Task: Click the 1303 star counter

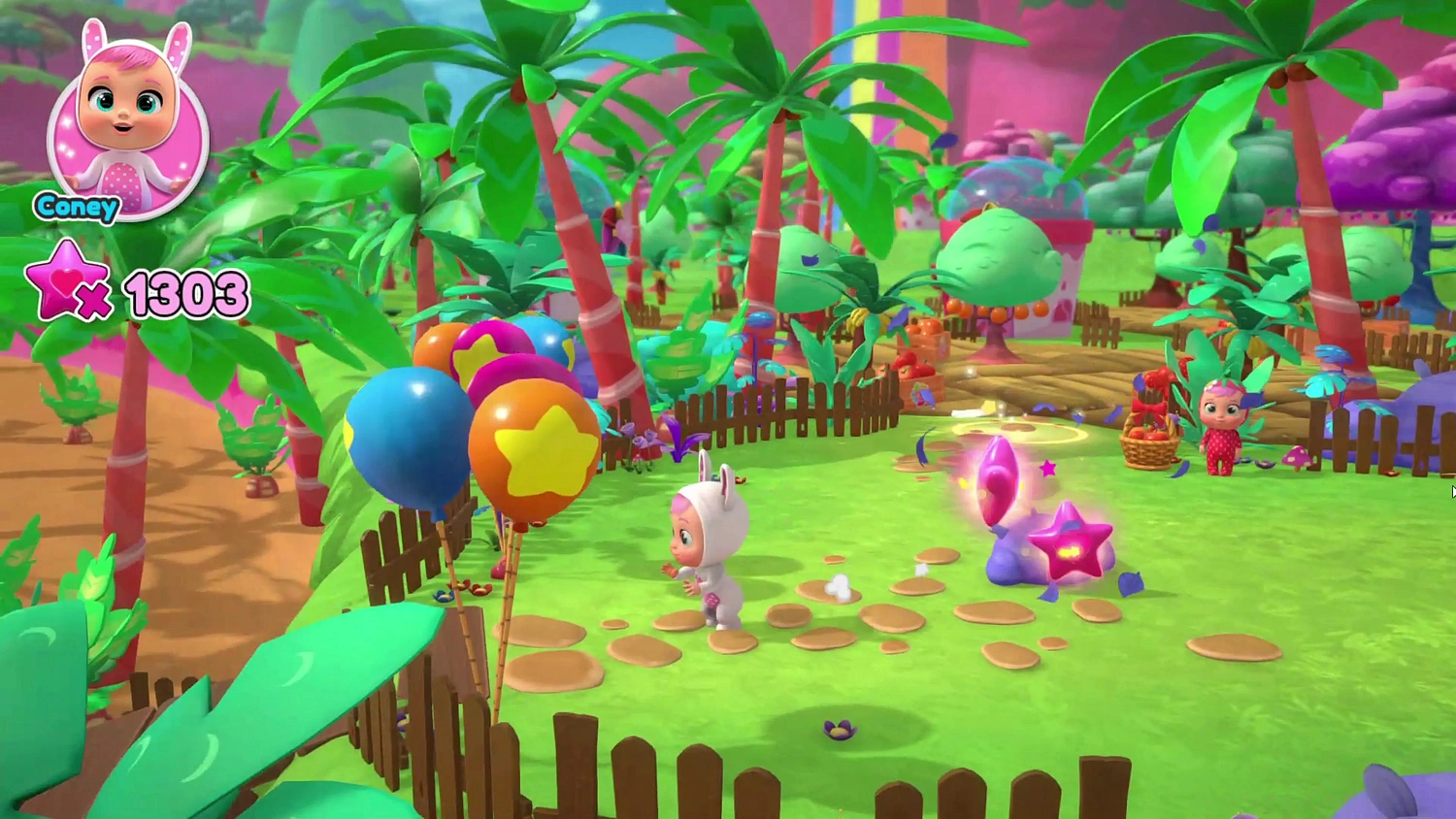Action: click(187, 291)
